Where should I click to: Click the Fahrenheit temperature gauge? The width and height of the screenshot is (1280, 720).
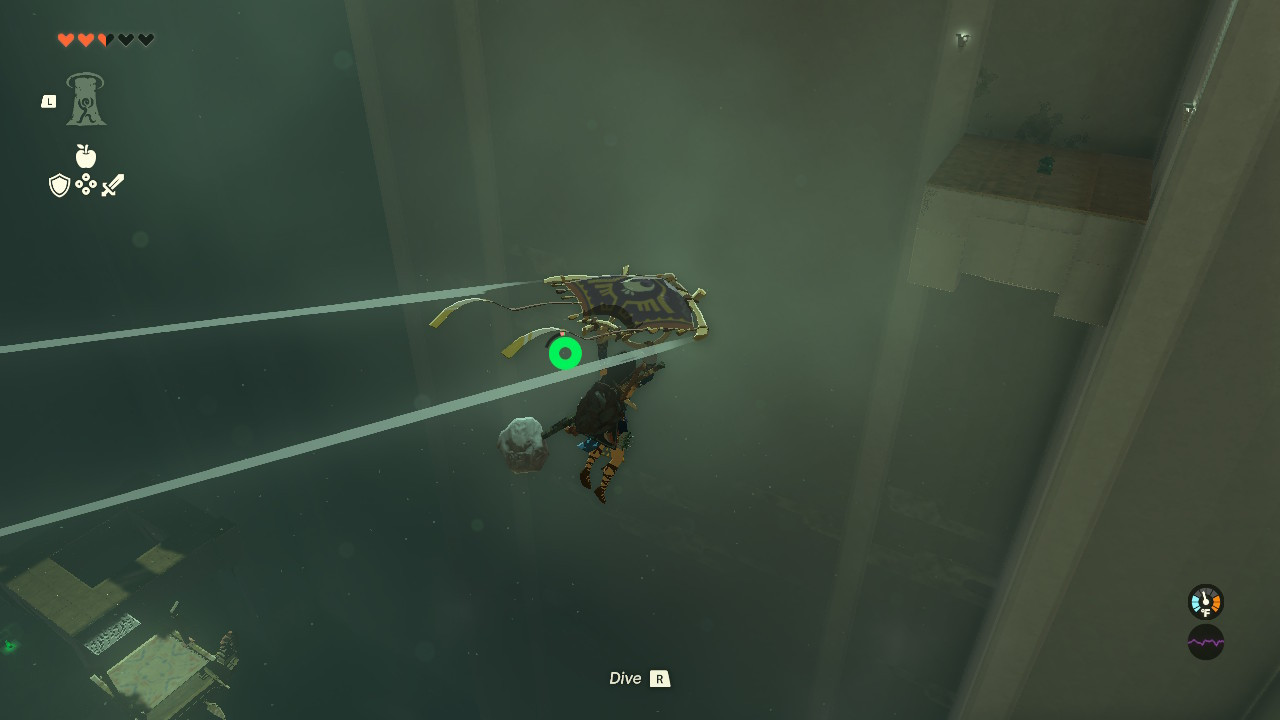pos(1205,602)
